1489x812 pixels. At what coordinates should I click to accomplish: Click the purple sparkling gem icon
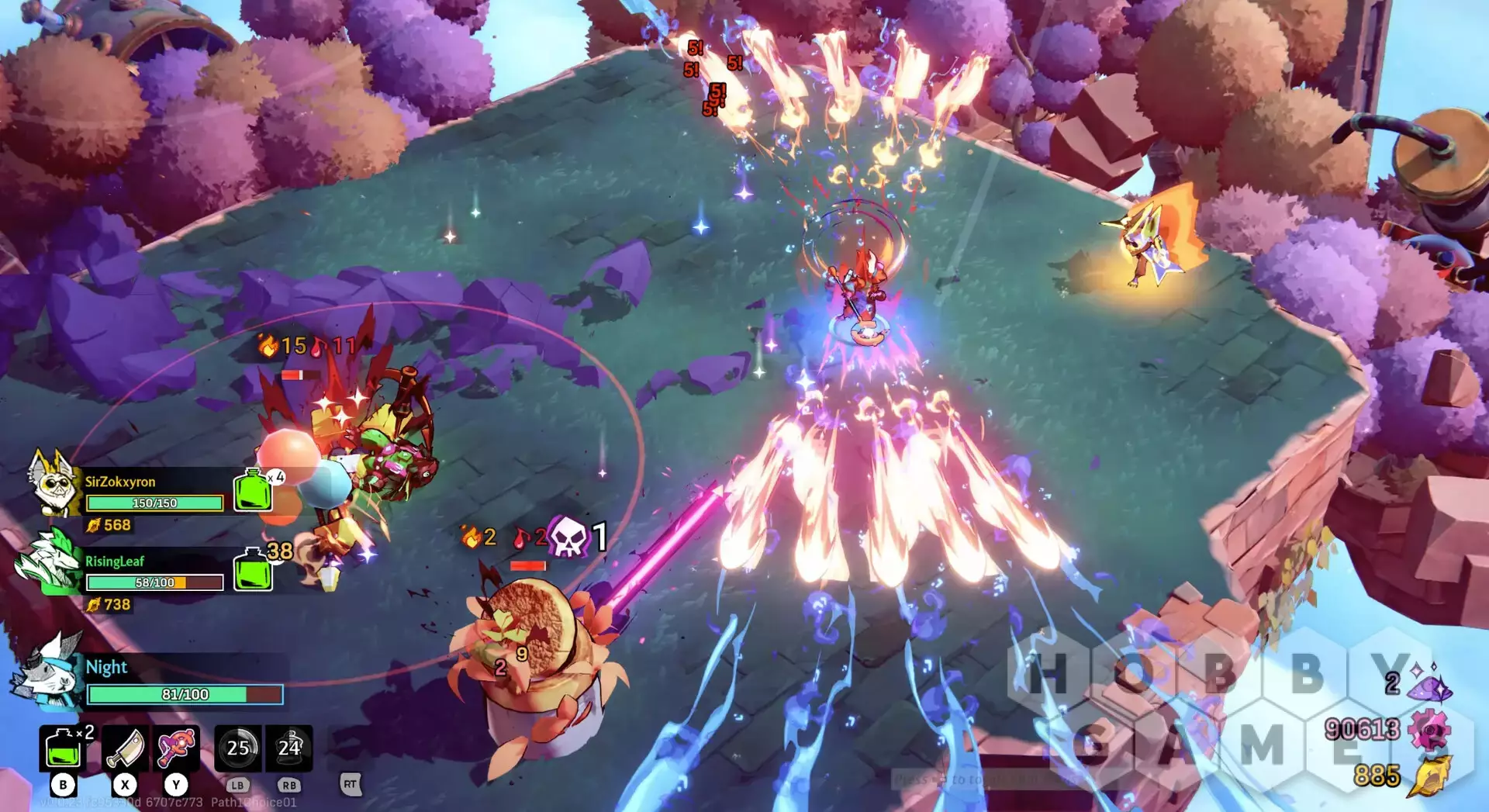click(1431, 684)
